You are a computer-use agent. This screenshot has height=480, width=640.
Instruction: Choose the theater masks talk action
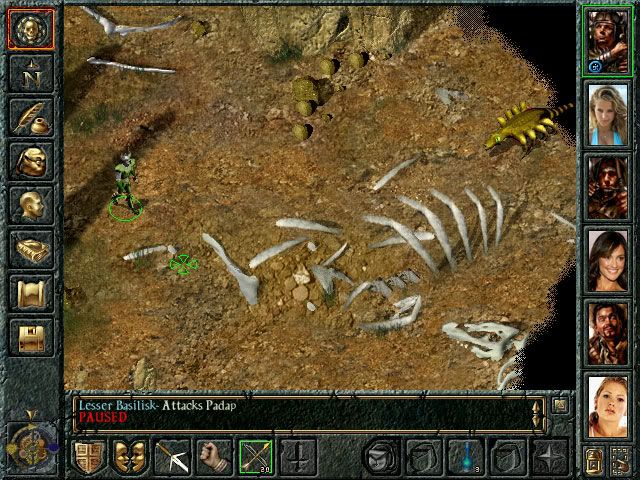[x=129, y=458]
